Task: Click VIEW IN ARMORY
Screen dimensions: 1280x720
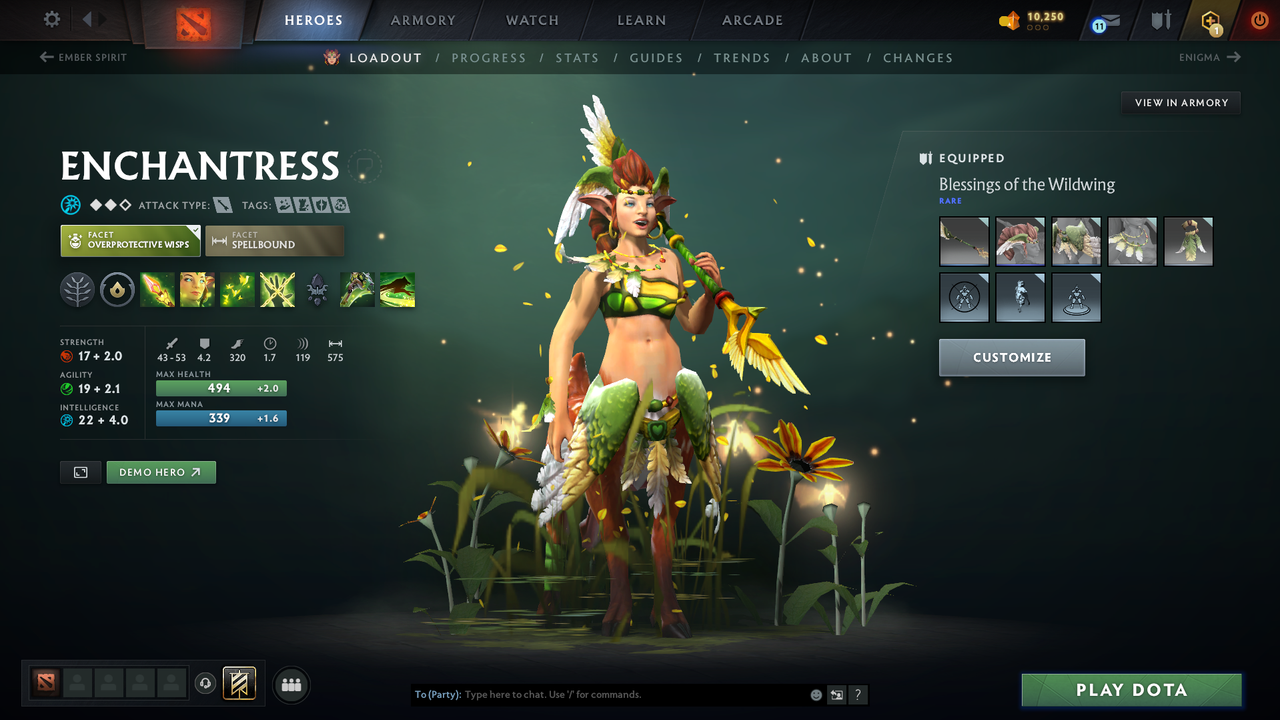Action: coord(1180,102)
